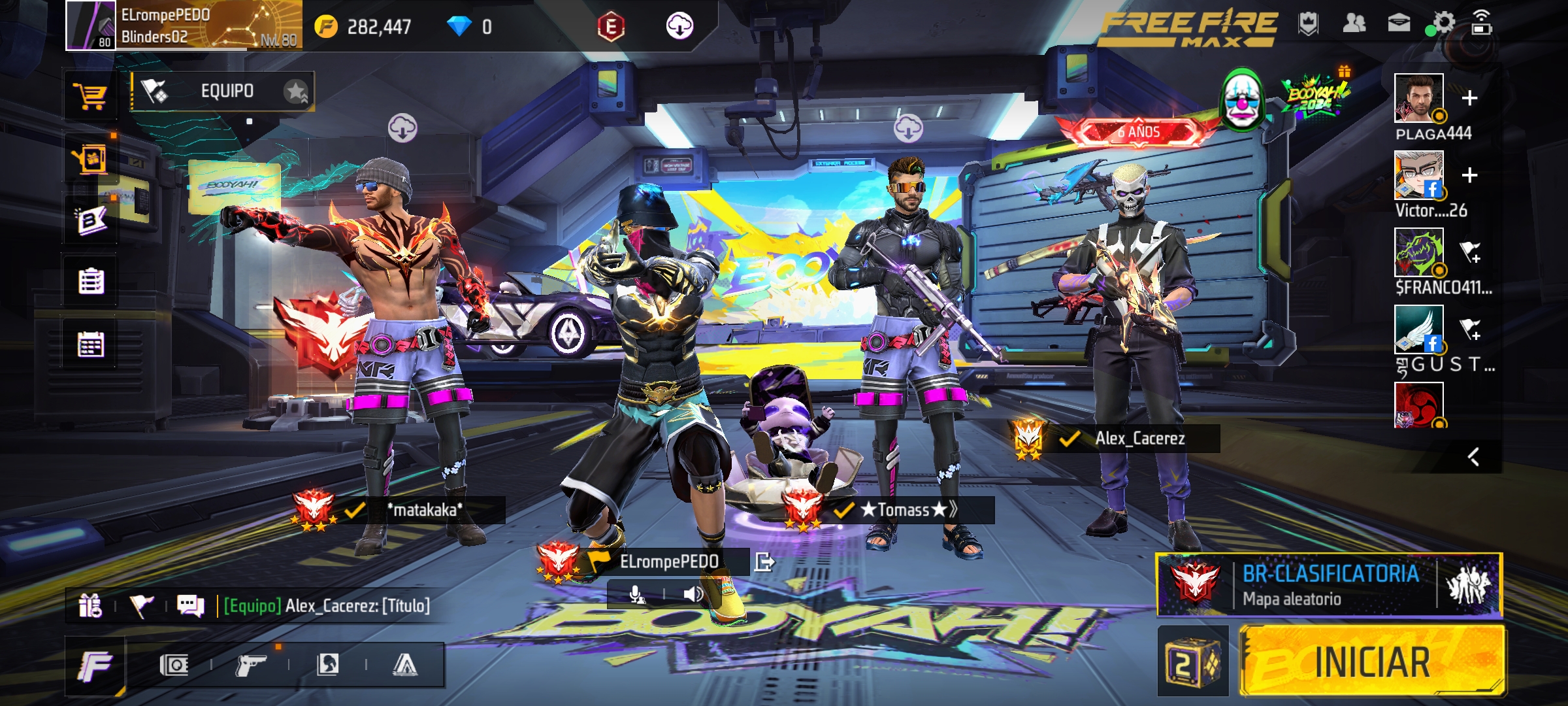Open the friends list icon
Screen dimensions: 1568x706
pyautogui.click(x=1354, y=24)
